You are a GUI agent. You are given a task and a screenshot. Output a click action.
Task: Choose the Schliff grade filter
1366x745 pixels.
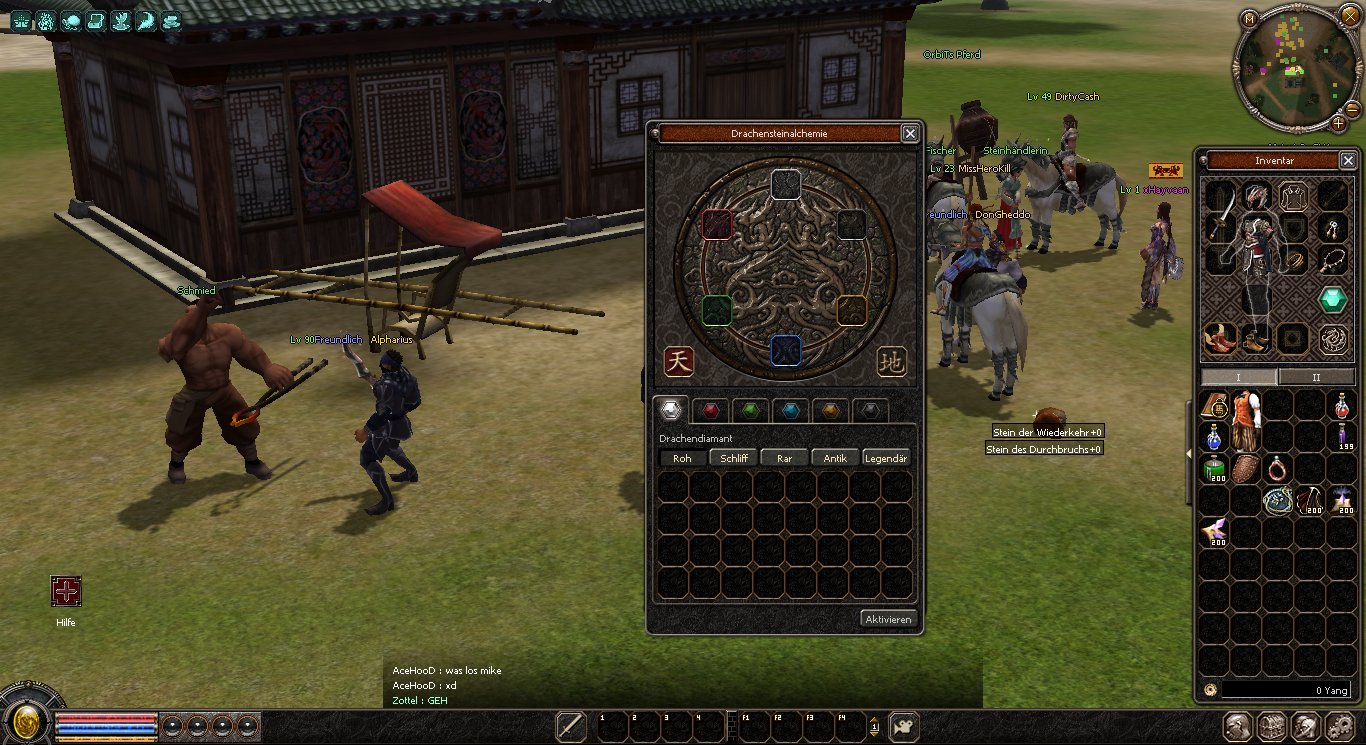[x=733, y=458]
